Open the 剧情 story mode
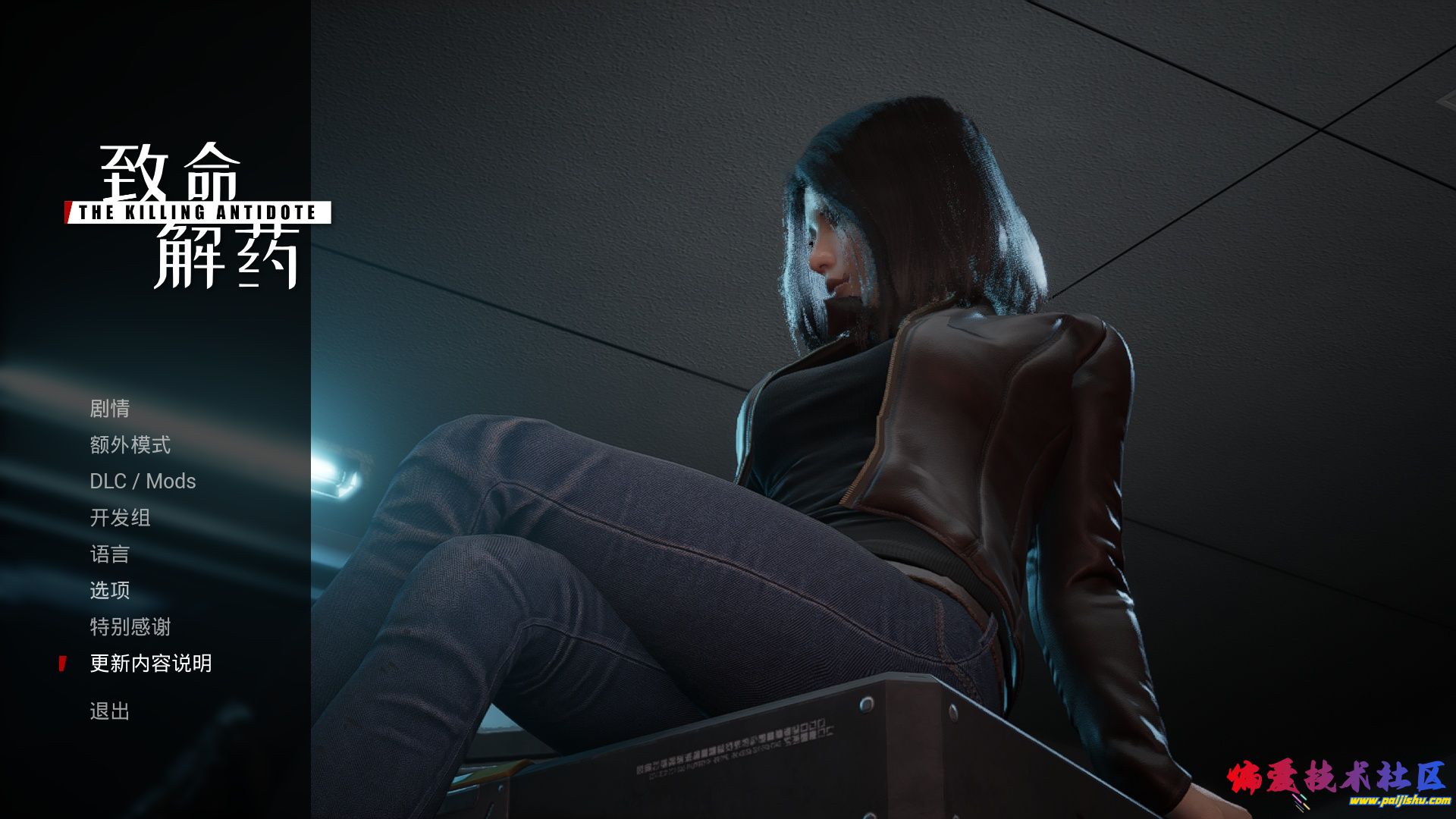 click(110, 409)
